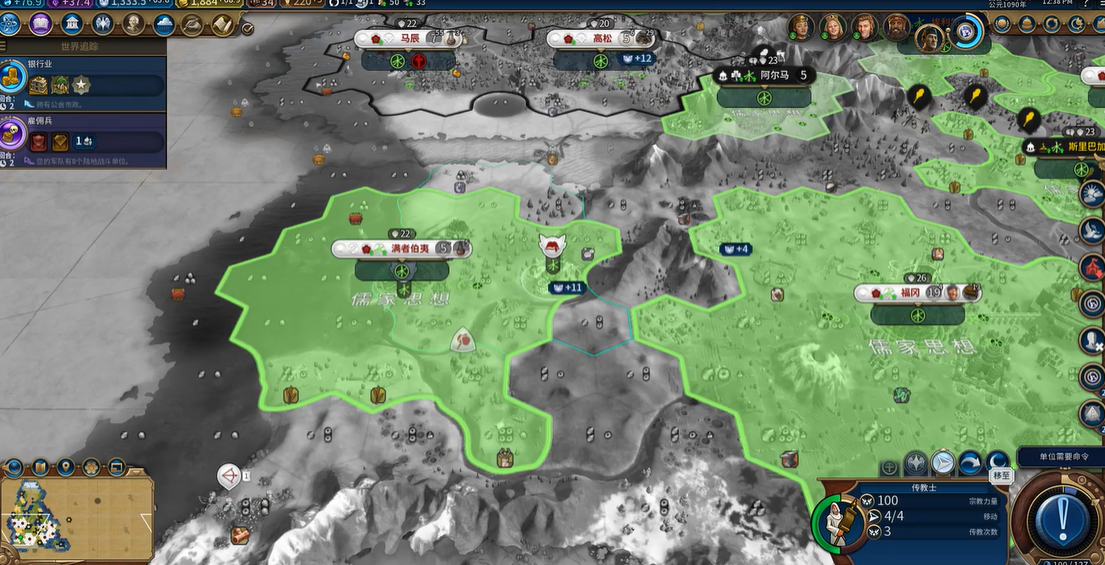The image size is (1105, 565).
Task: Select the 雇佣兵 civic research entry
Action: [83, 135]
